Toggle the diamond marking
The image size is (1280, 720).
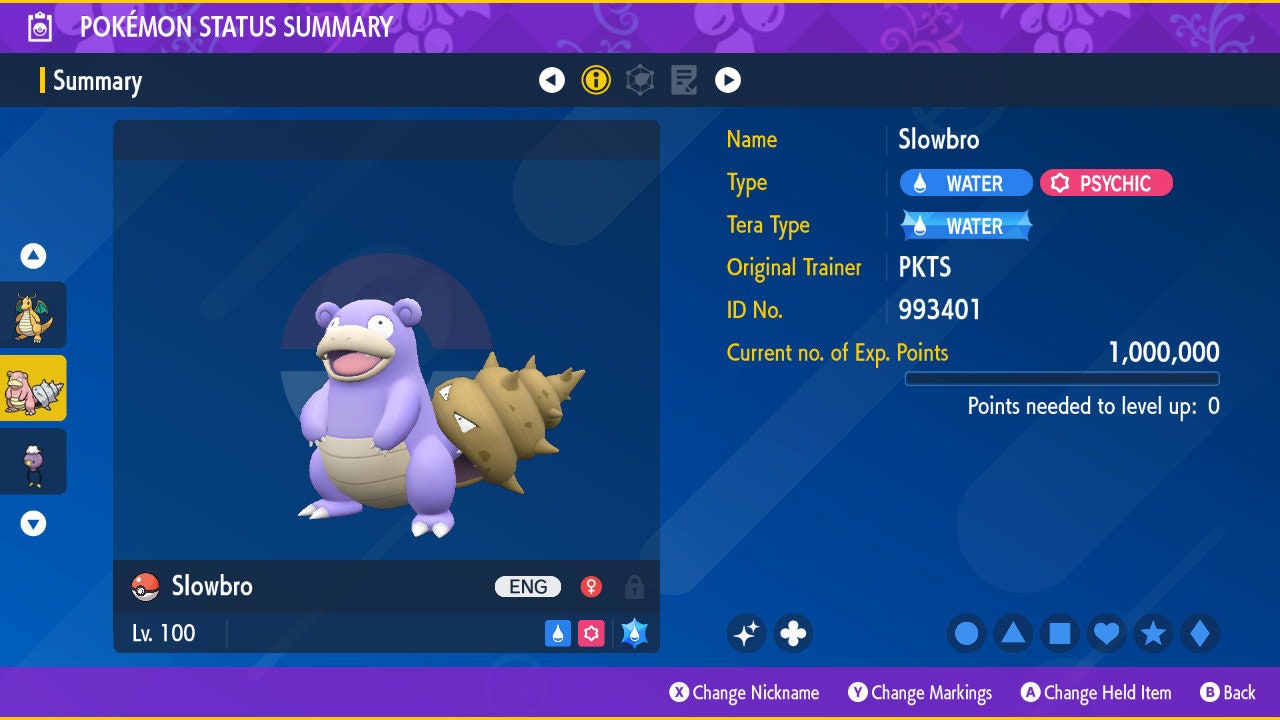coord(1199,633)
